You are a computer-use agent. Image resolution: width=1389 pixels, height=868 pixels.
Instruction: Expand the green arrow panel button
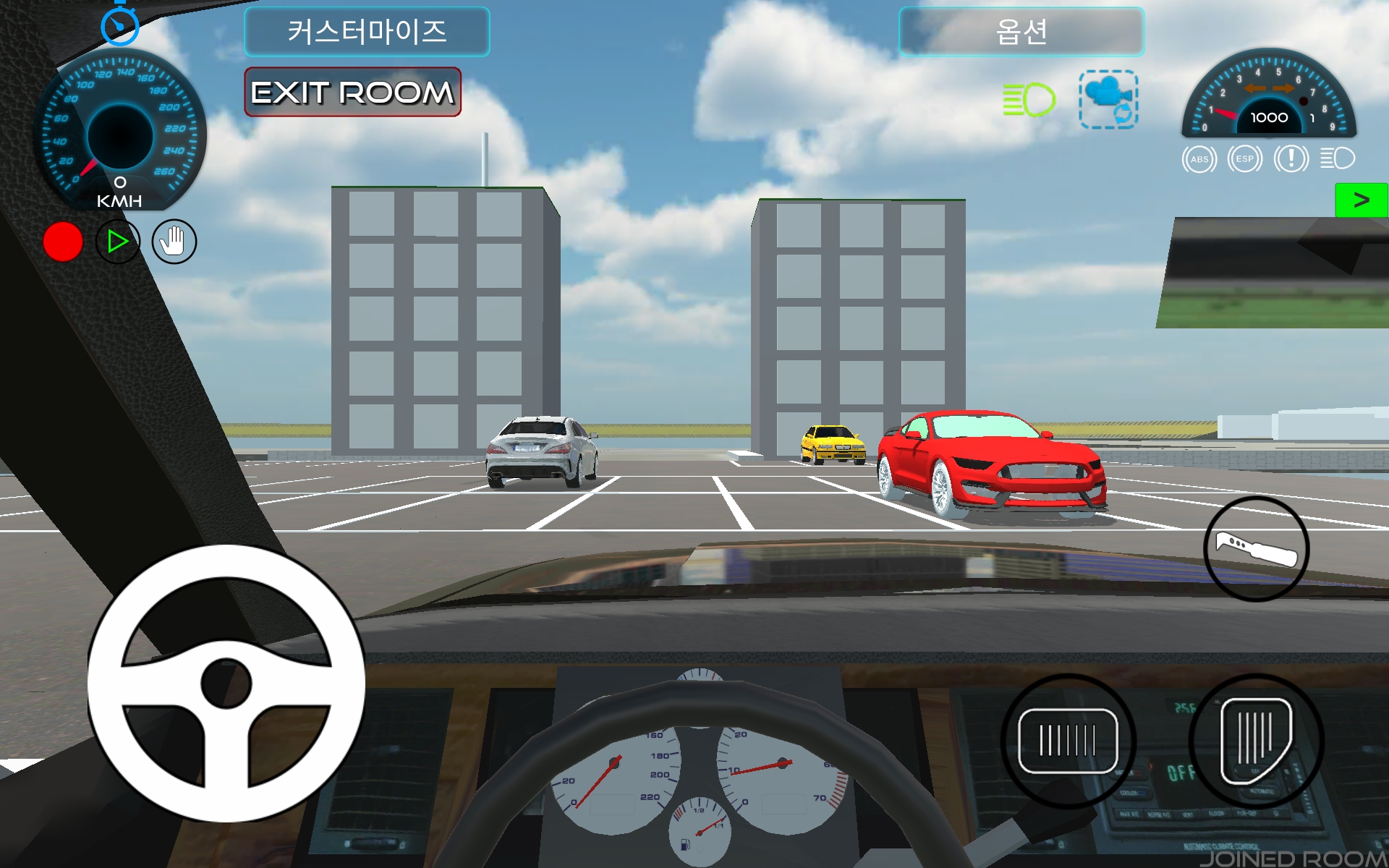1361,200
